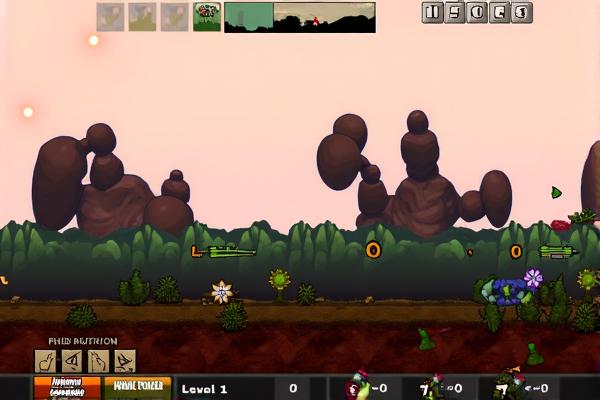Select the red flower unit icon

click(x=207, y=16)
